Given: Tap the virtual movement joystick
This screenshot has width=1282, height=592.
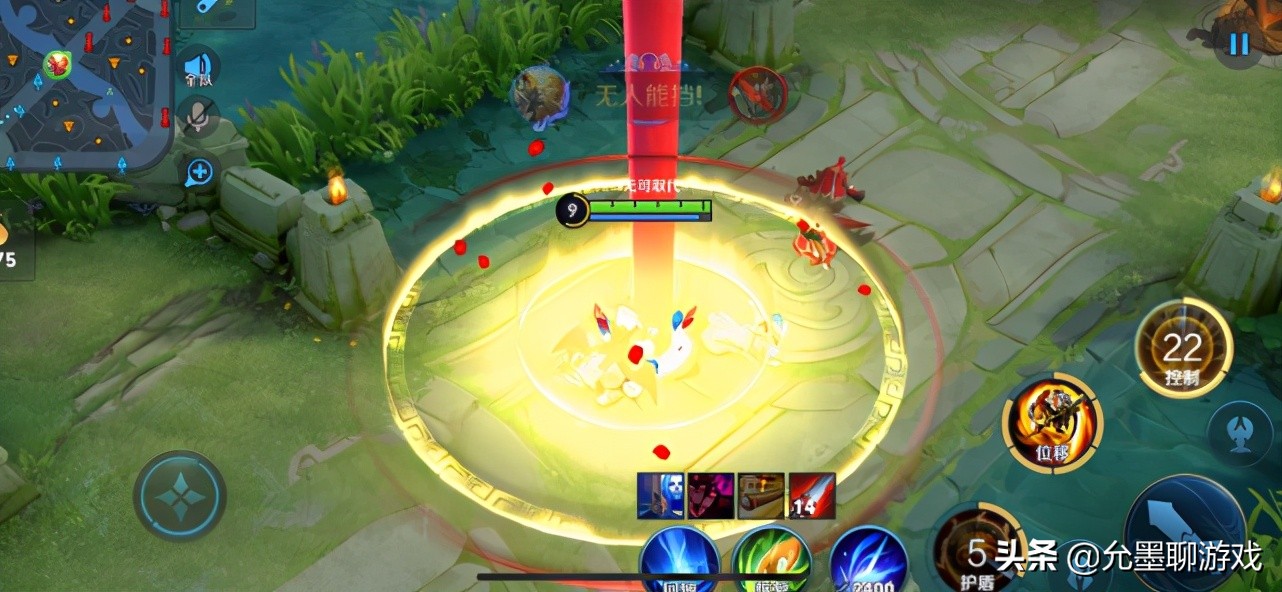Looking at the screenshot, I should coord(180,497).
